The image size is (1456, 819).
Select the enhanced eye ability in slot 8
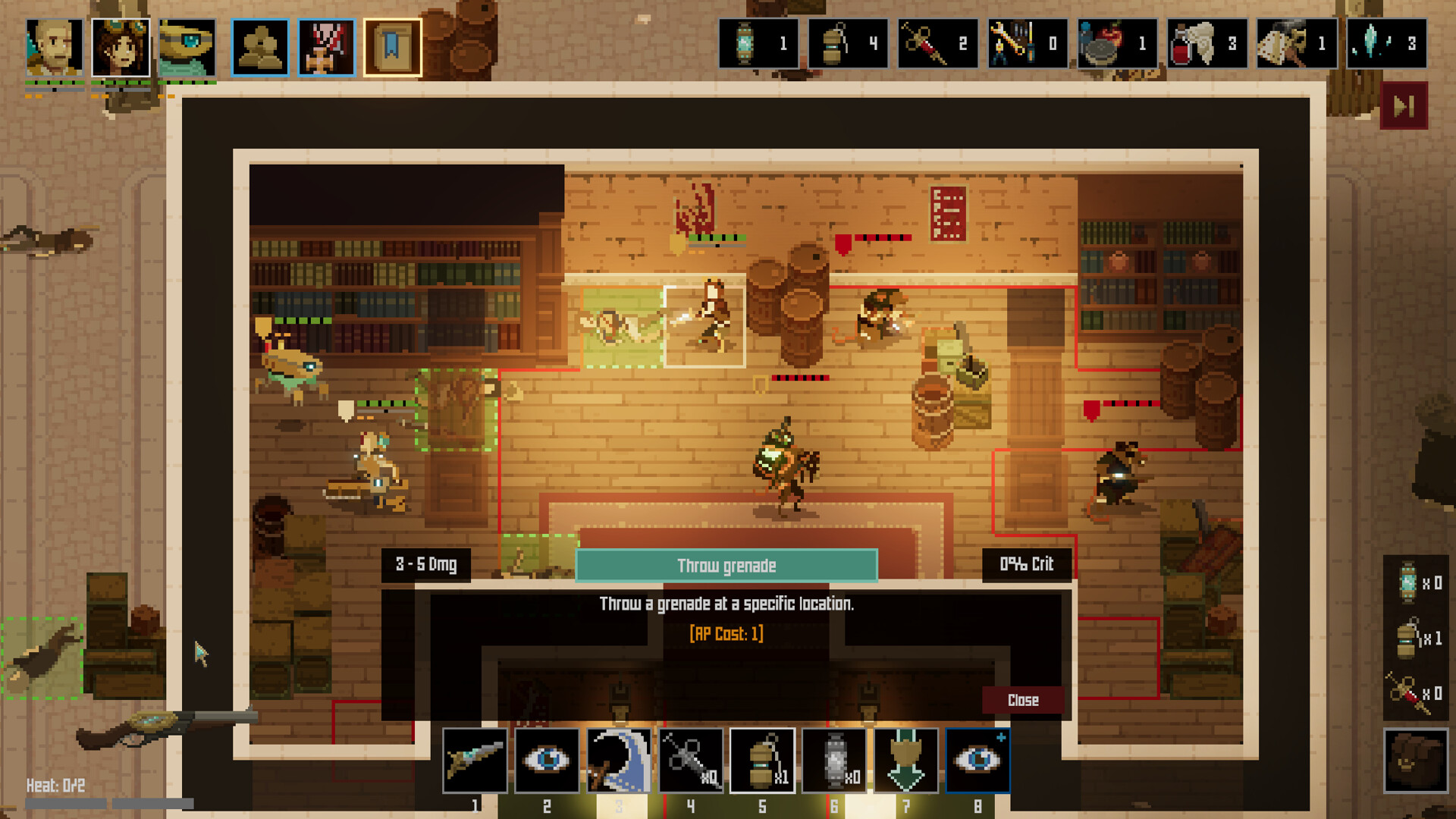click(977, 760)
